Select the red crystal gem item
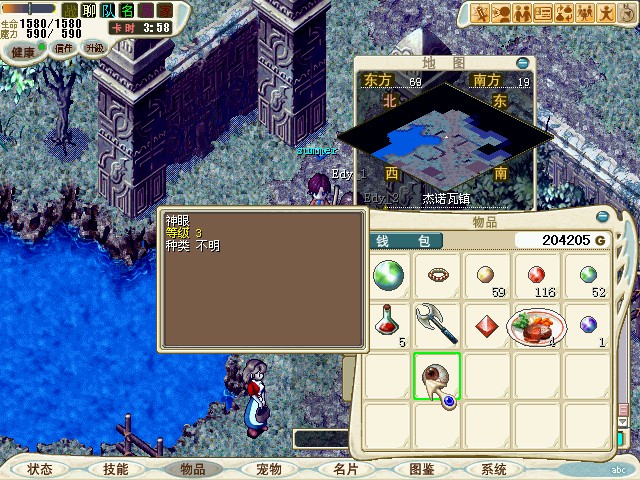The width and height of the screenshot is (640, 480). (487, 326)
